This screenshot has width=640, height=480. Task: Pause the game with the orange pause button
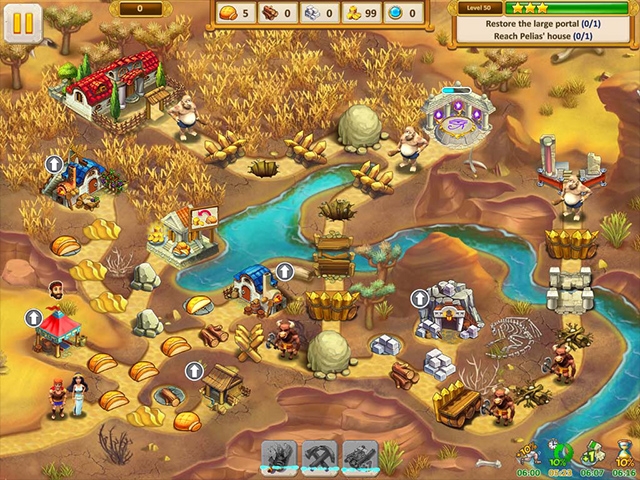(22, 22)
